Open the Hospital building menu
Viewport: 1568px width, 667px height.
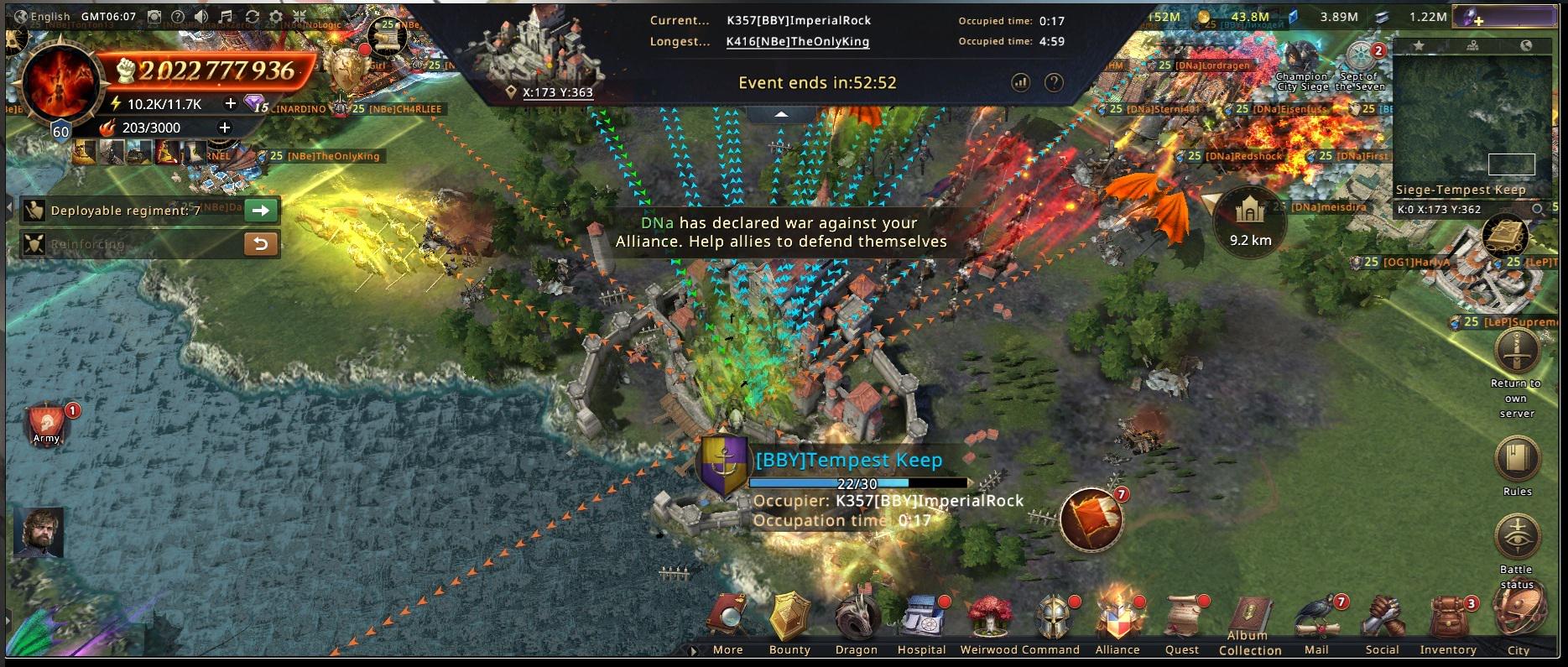pos(921,619)
